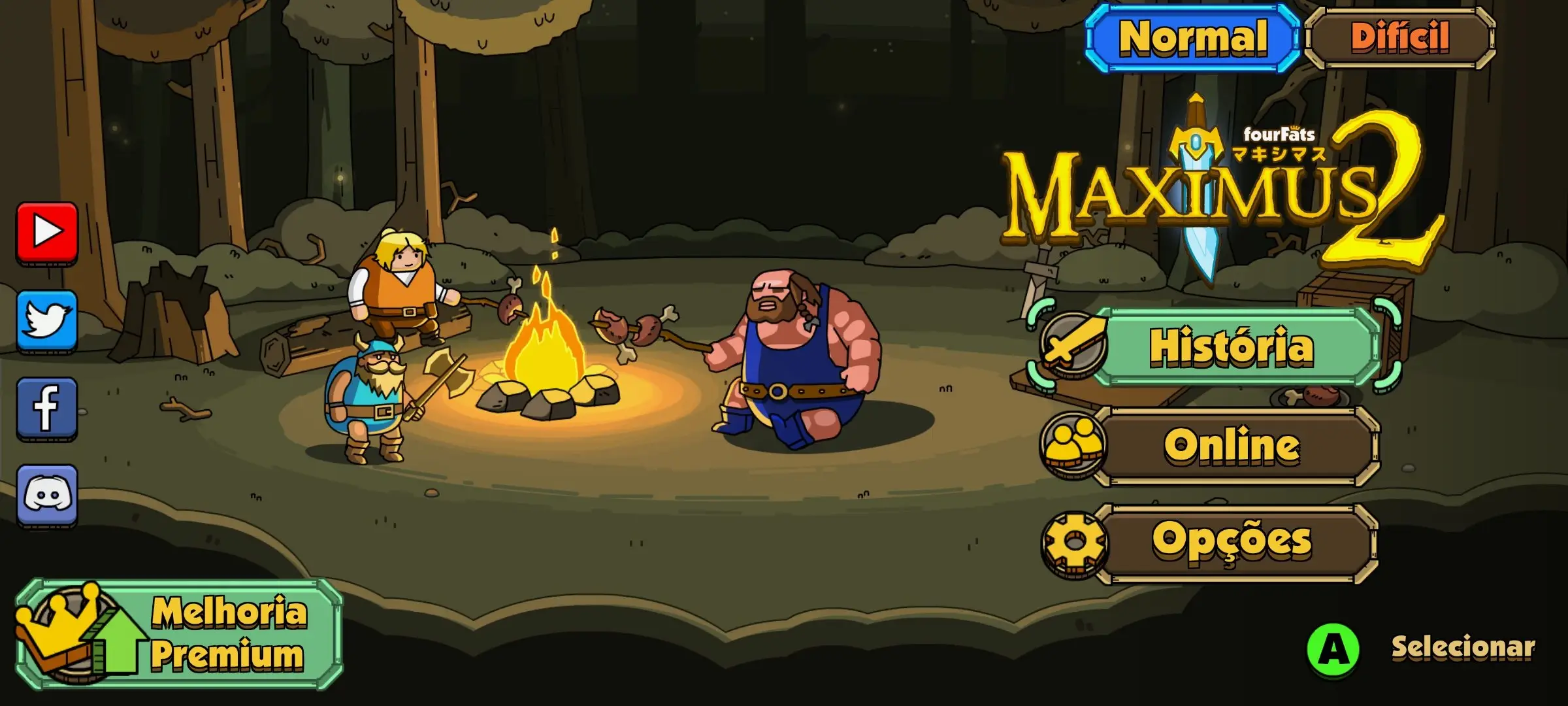Open the game's YouTube channel
1568x706 pixels.
[x=47, y=233]
